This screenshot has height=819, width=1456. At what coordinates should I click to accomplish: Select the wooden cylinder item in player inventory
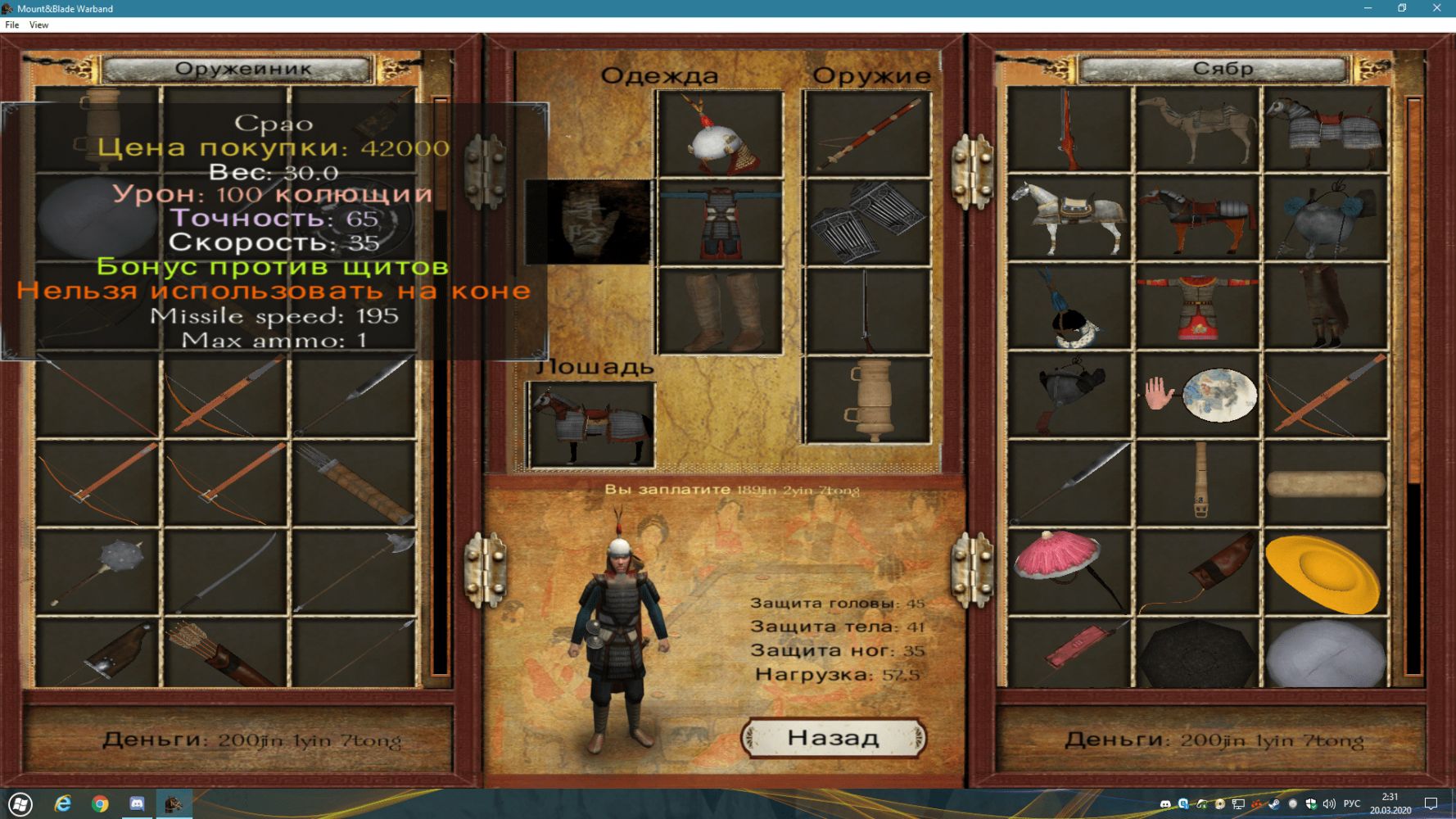(x=1324, y=483)
